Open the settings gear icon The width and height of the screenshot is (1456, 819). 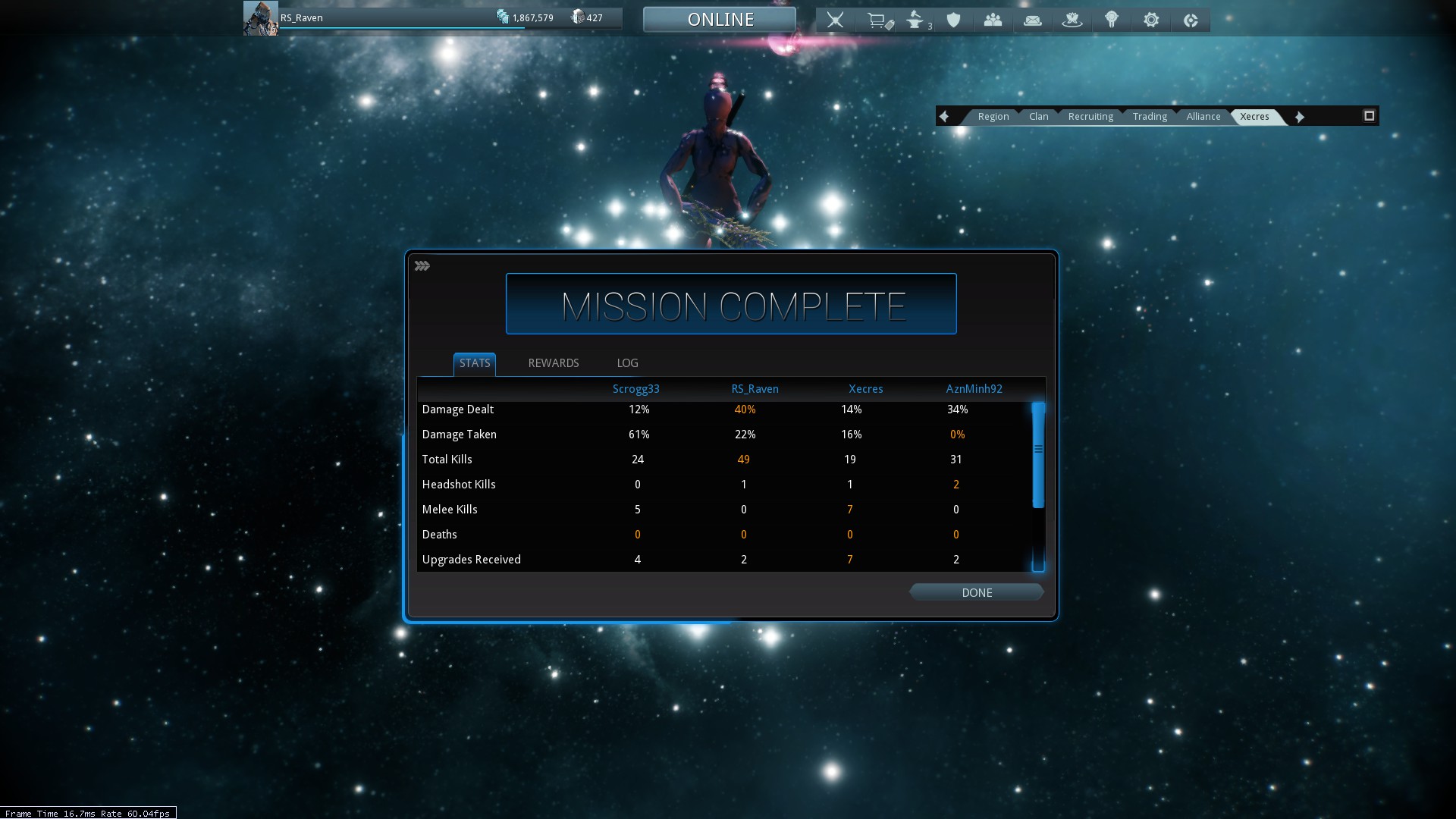[1150, 20]
